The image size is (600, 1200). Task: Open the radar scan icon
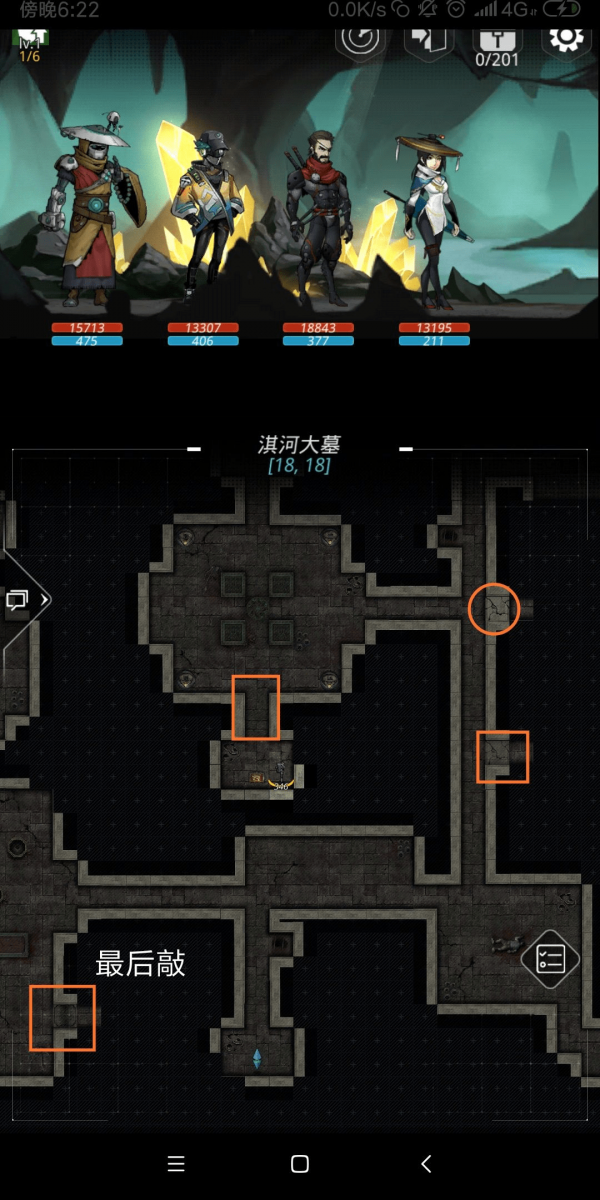click(x=359, y=40)
